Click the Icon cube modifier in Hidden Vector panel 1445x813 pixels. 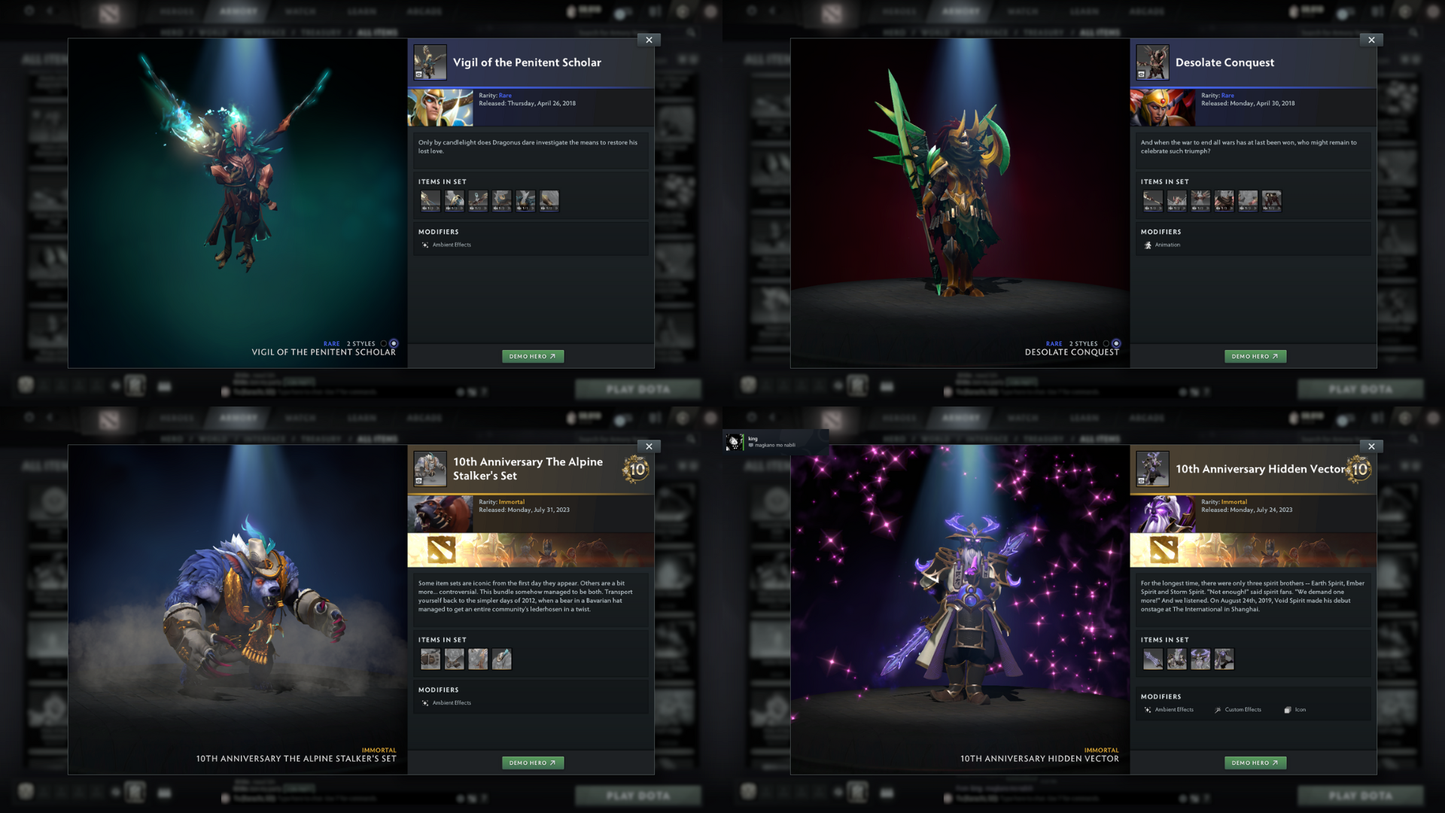(x=1287, y=709)
